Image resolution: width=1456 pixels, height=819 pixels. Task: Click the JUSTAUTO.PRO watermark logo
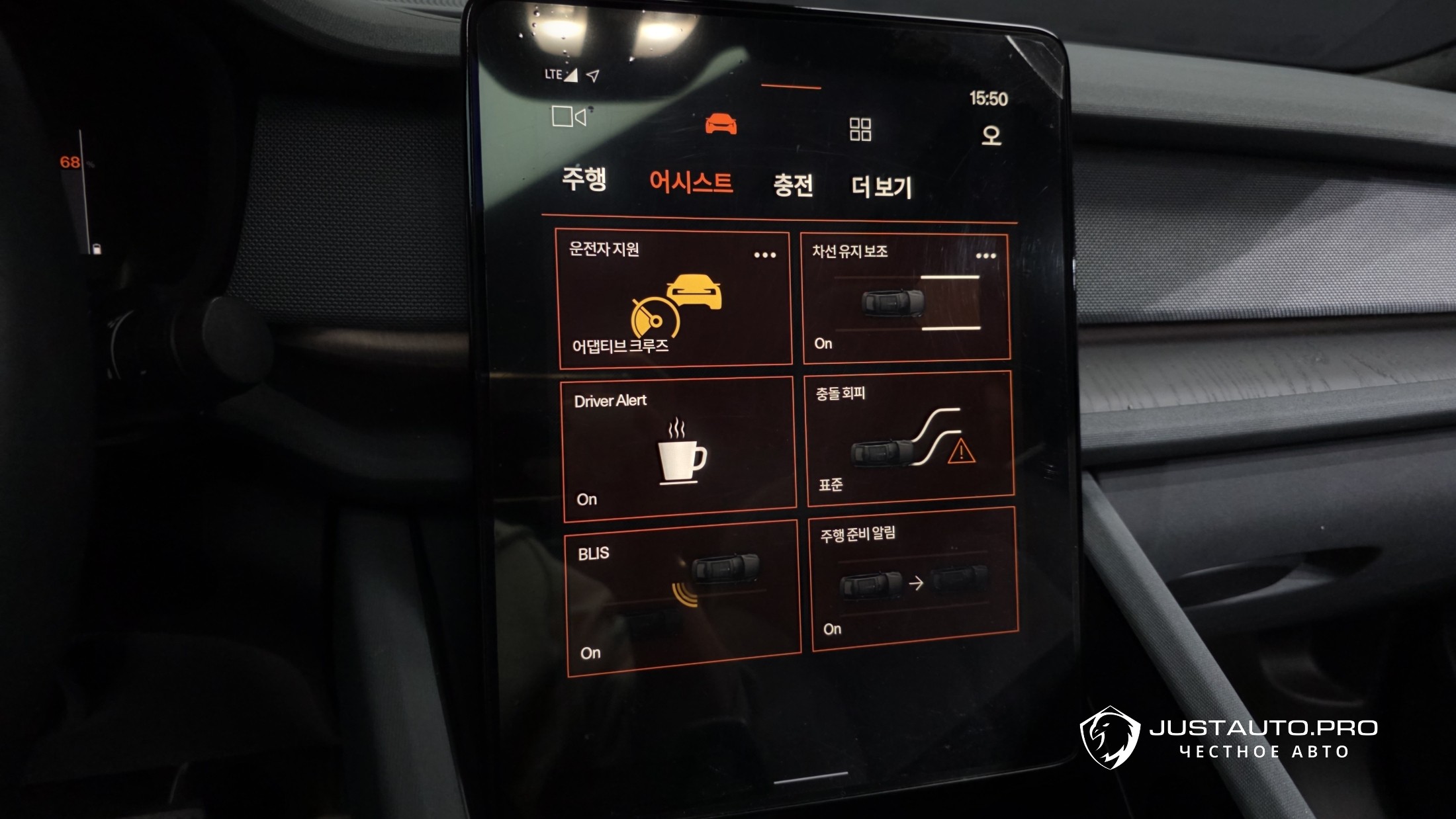(x=1228, y=738)
